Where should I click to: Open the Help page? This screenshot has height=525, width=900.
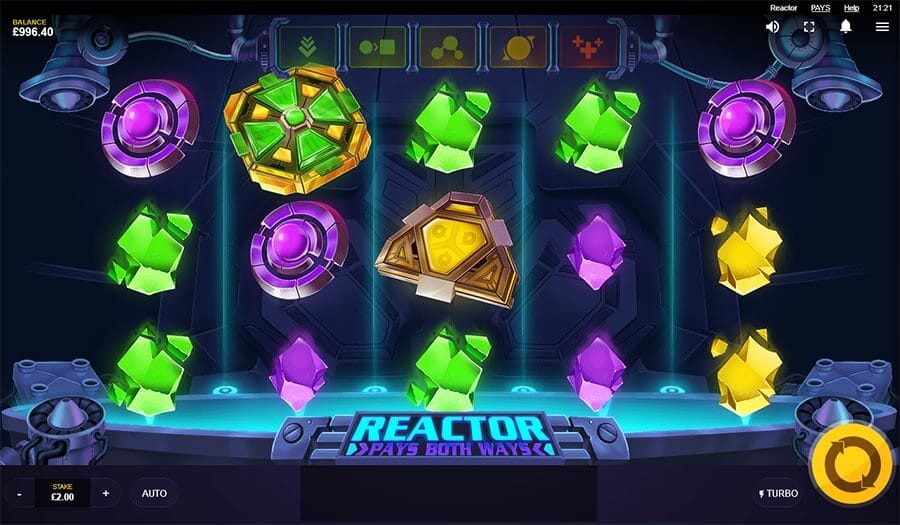click(x=851, y=8)
